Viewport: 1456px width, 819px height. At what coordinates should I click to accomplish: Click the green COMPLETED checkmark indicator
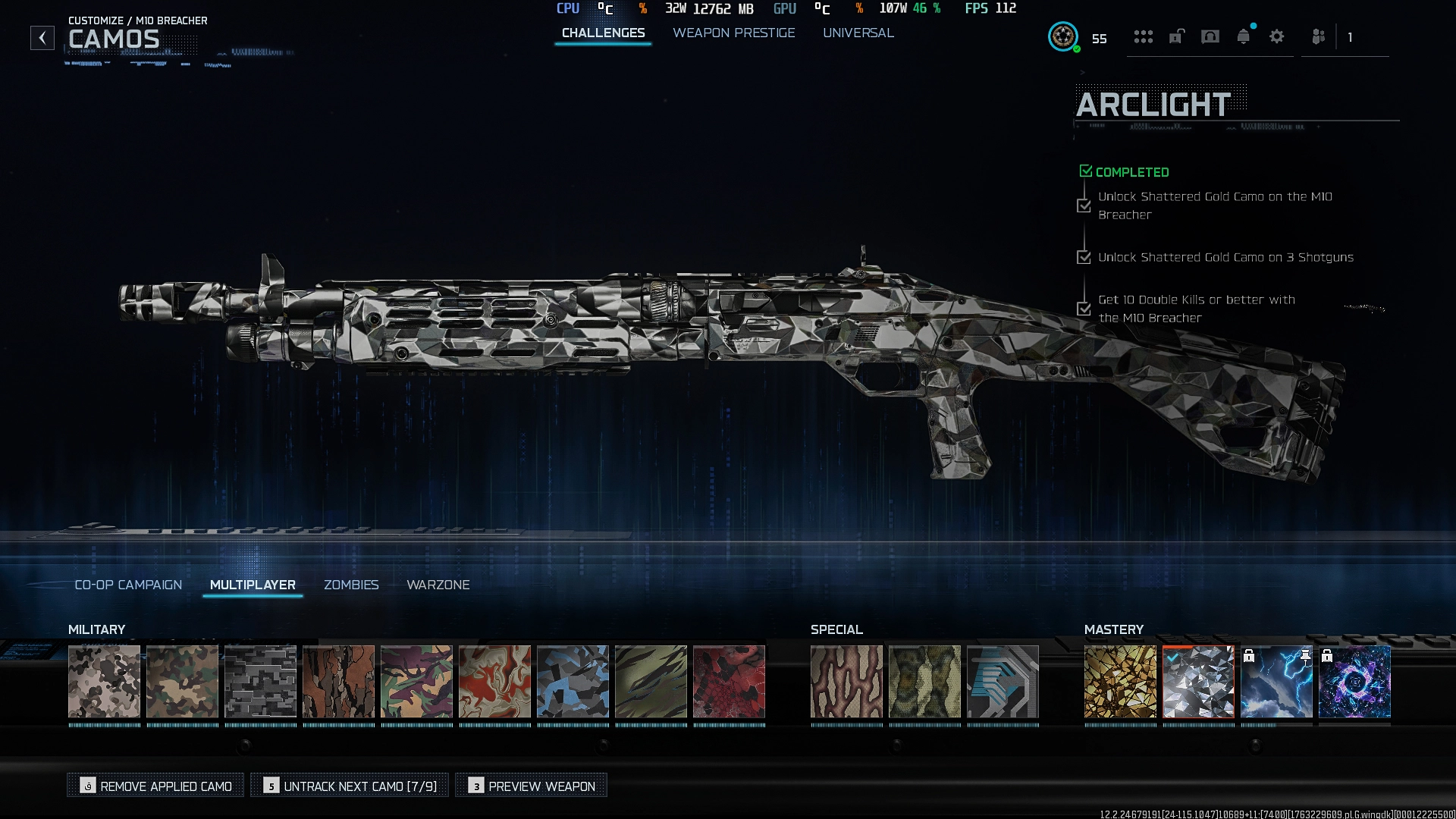(x=1085, y=171)
